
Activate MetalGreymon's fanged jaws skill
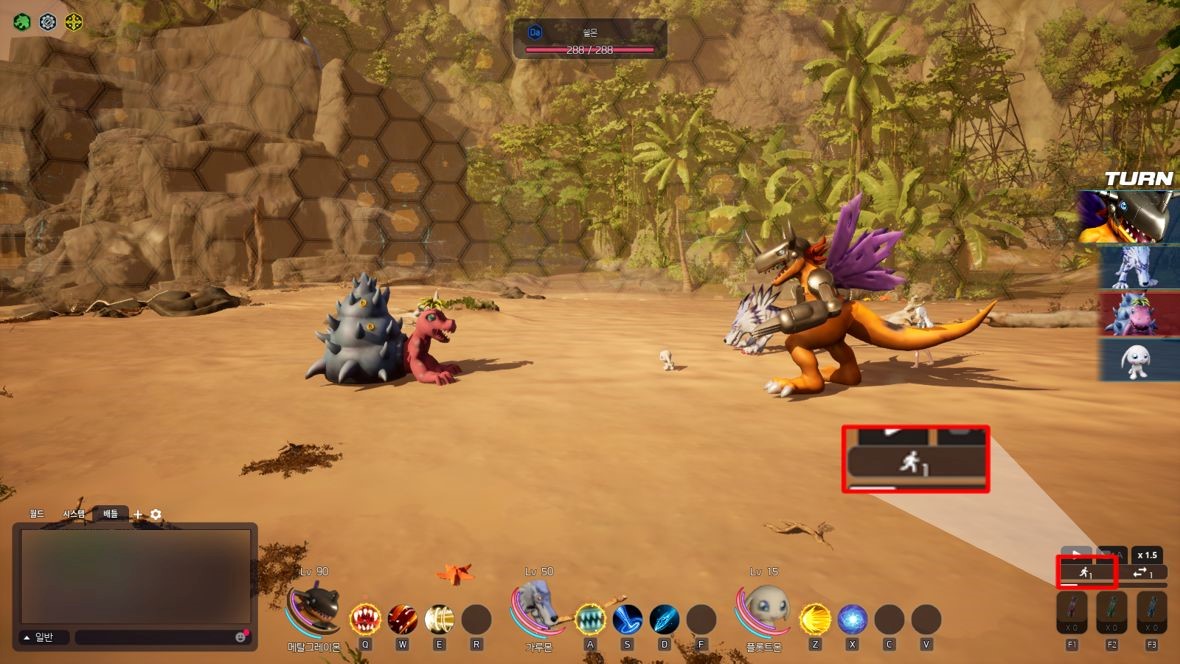tap(365, 620)
